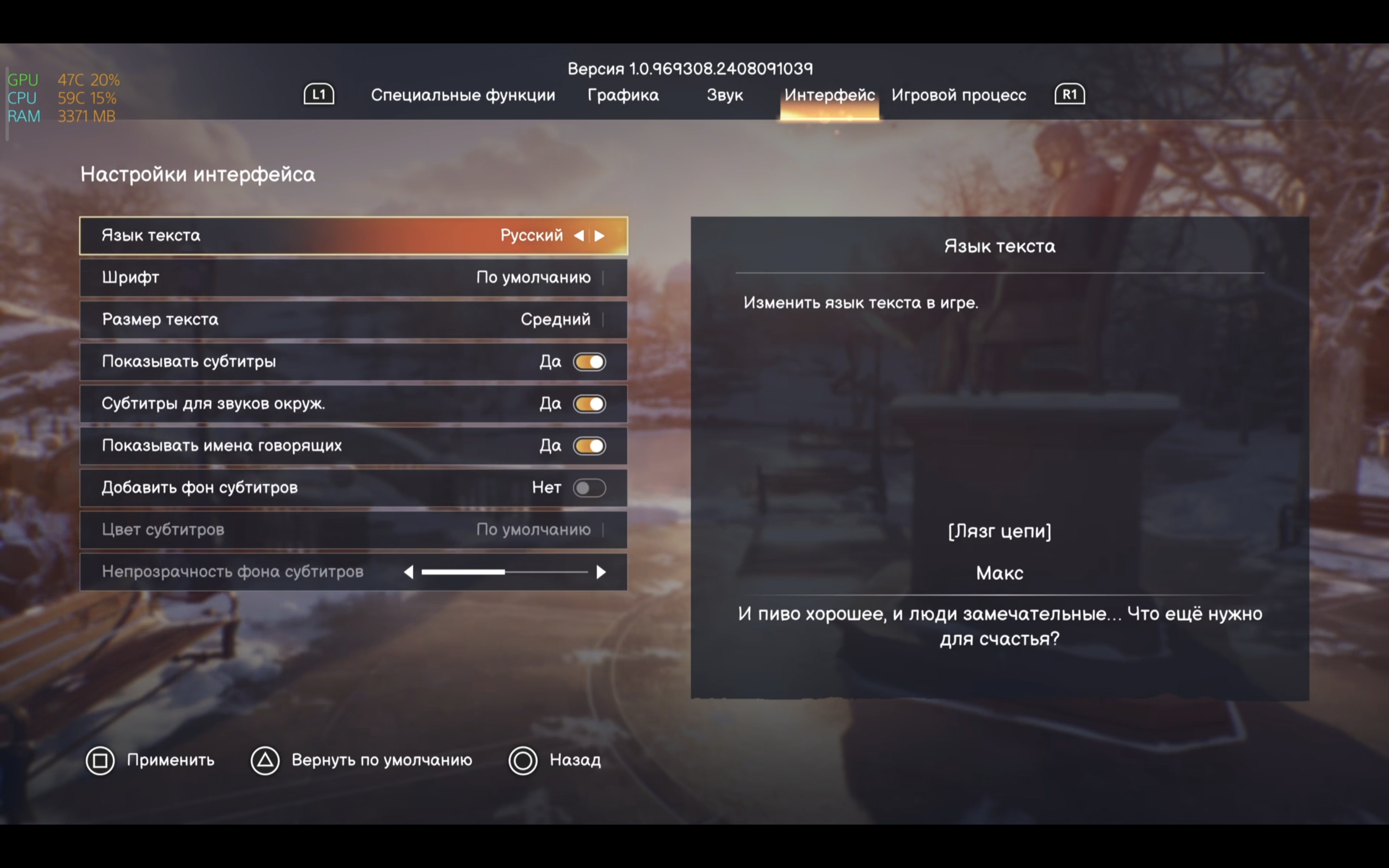Click the right arrow on the subtitle opacity slider

click(x=600, y=572)
